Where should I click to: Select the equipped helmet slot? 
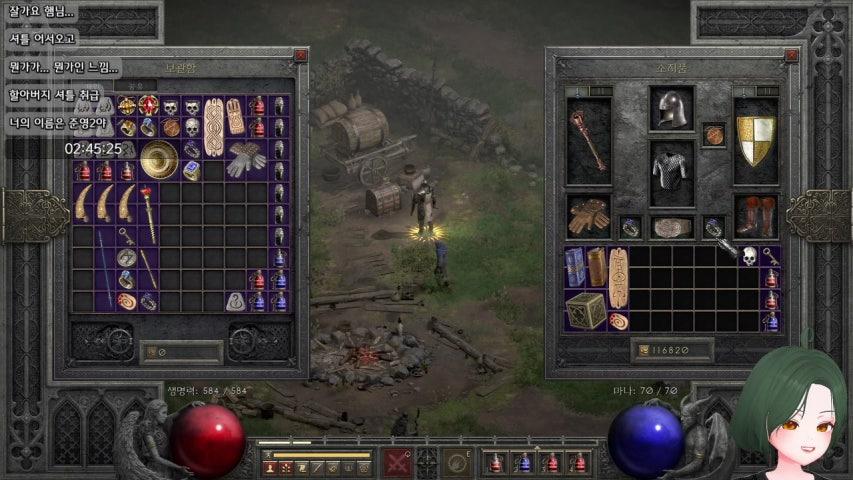point(671,109)
